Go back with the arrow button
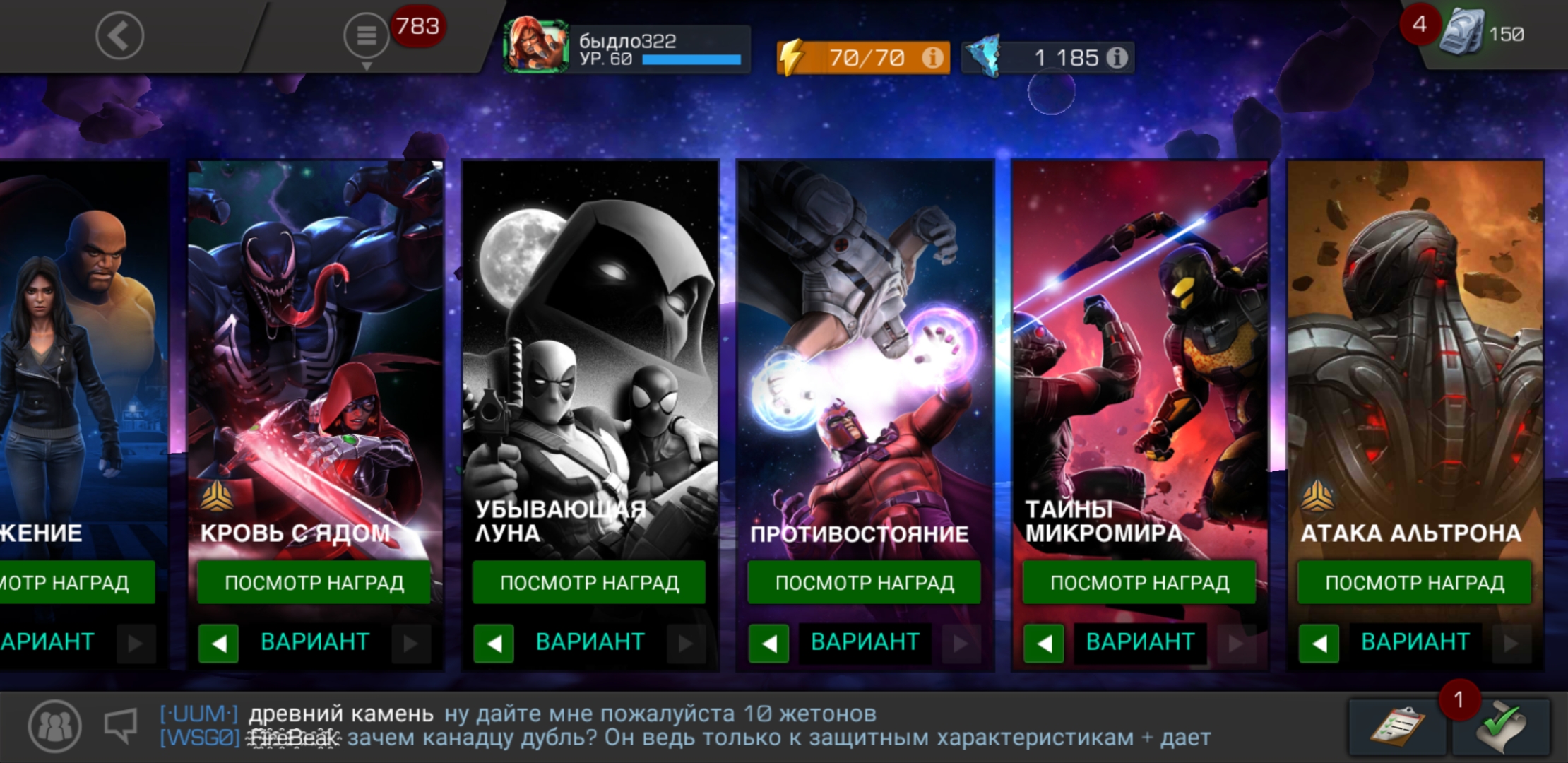 pyautogui.click(x=119, y=35)
